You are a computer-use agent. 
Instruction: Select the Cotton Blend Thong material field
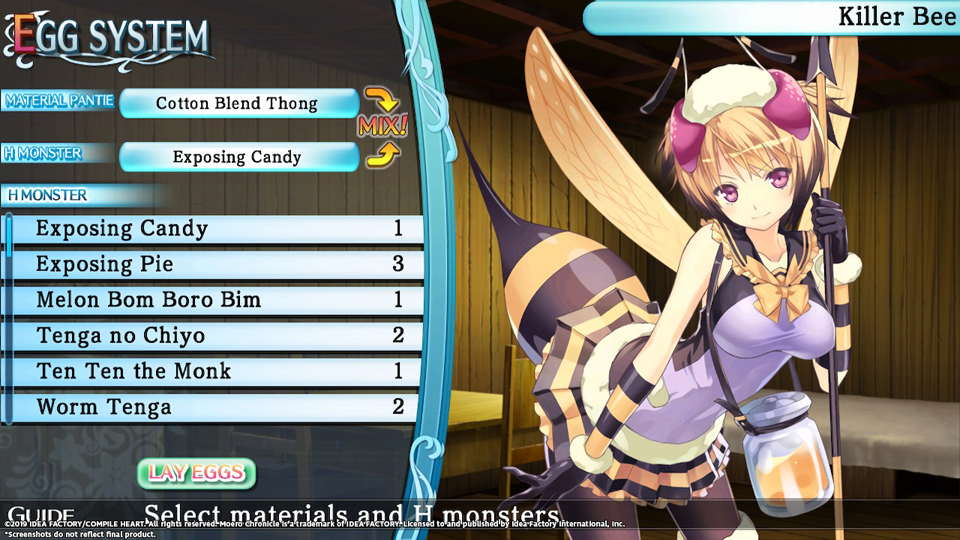[238, 103]
